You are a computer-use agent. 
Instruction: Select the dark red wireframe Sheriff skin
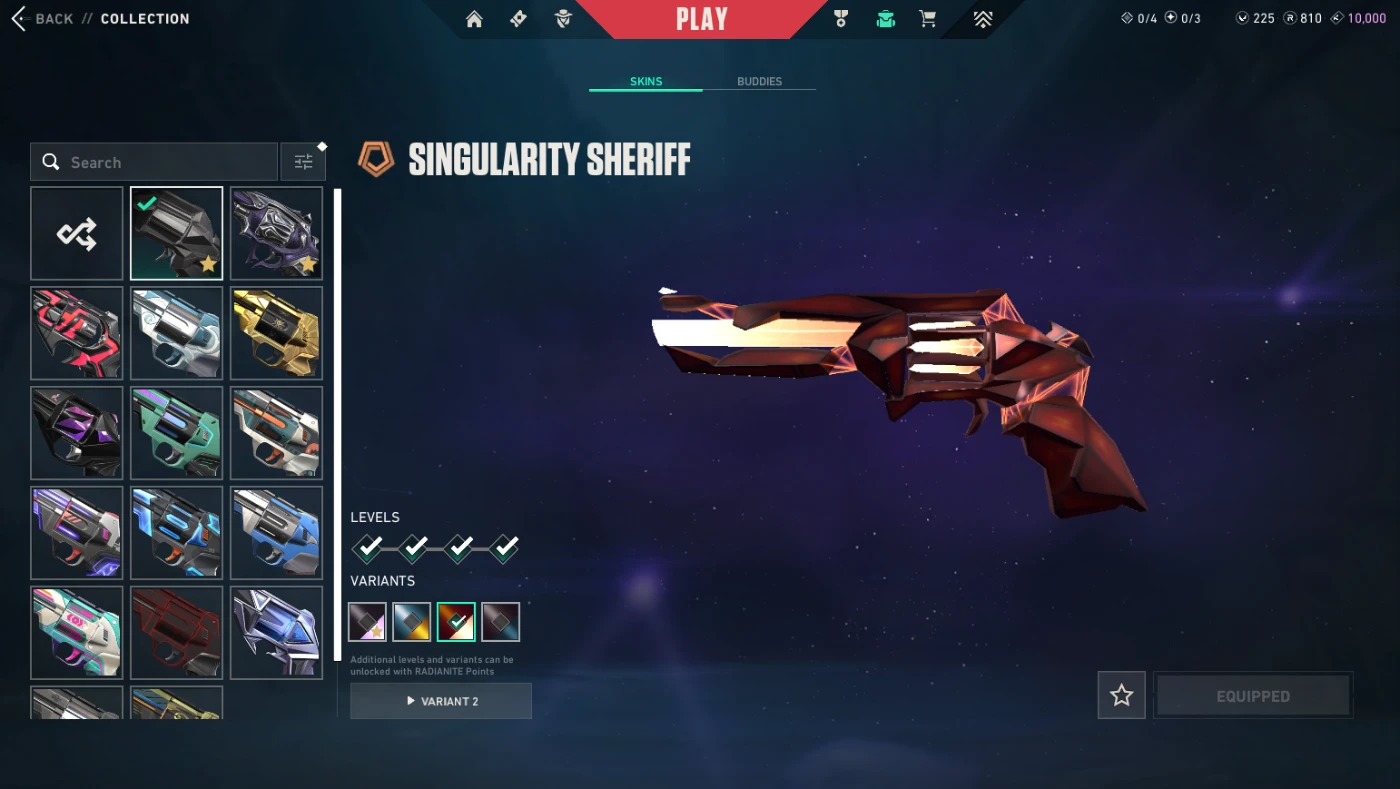(177, 633)
